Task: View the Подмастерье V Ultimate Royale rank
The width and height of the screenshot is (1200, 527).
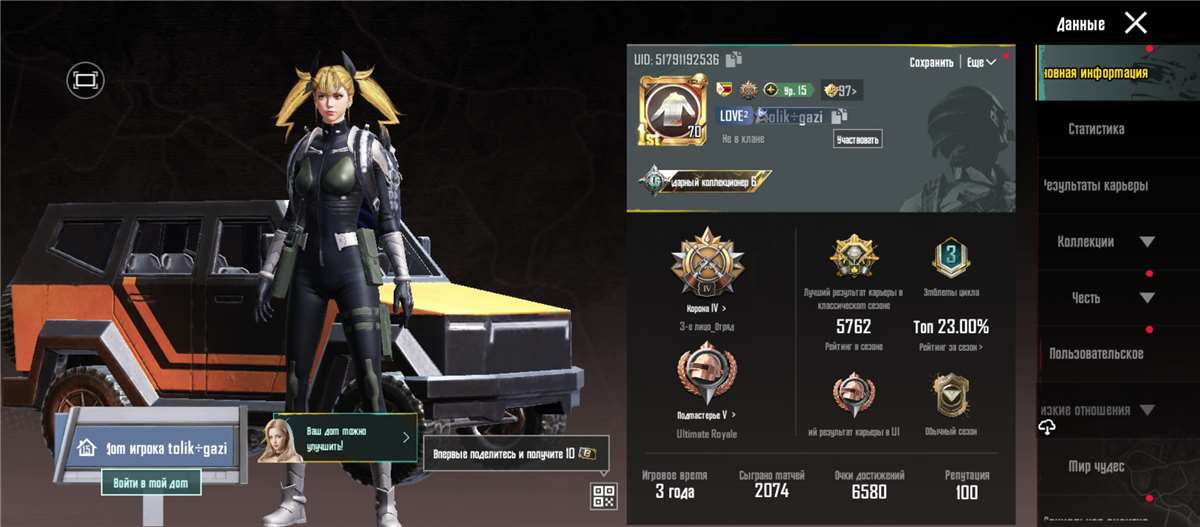Action: (706, 380)
